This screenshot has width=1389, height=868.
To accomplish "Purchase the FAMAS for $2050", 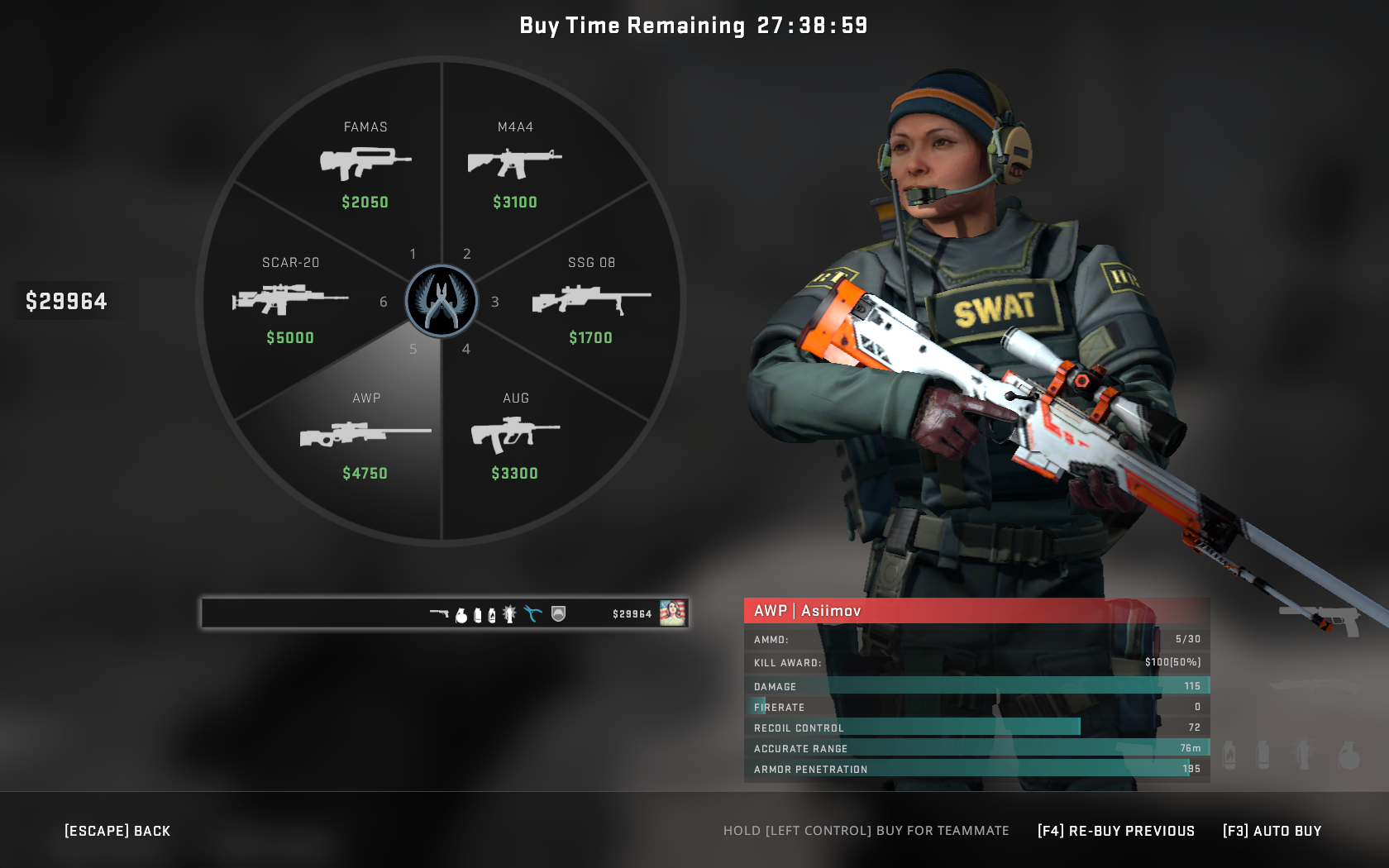I will click(x=365, y=163).
